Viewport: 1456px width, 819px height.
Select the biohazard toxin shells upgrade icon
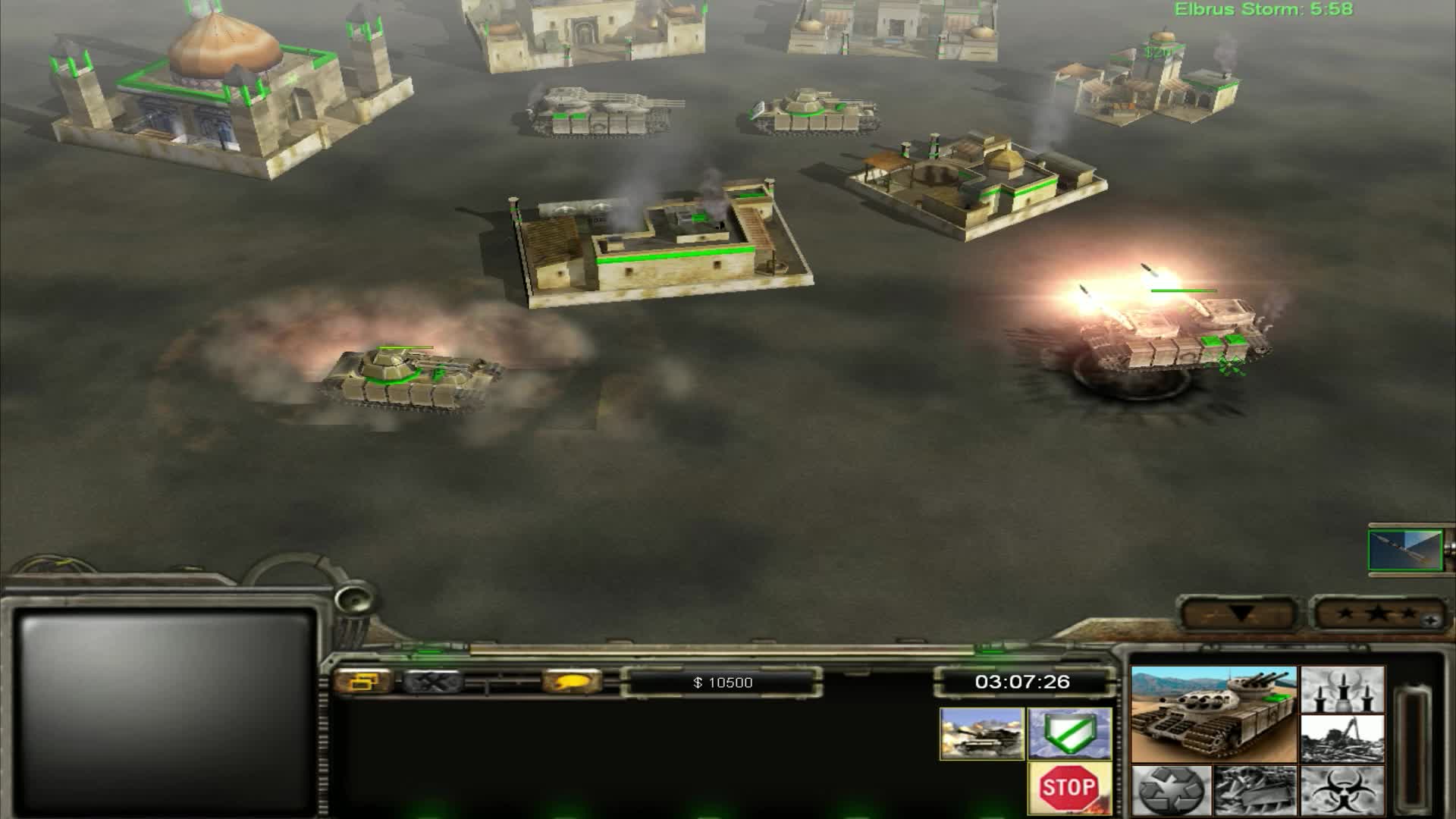(x=1344, y=792)
